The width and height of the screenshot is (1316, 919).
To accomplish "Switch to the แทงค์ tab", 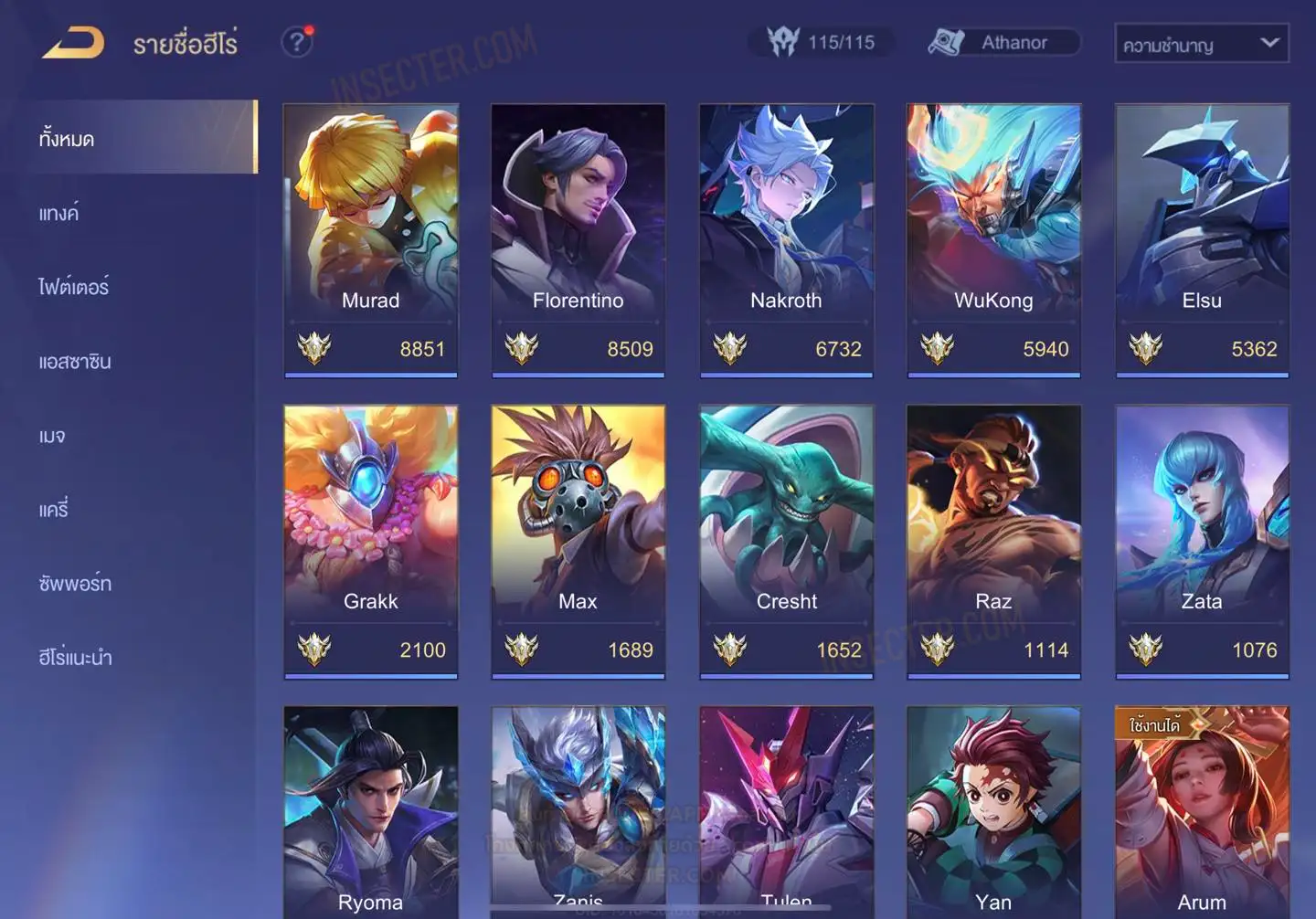I will [x=59, y=213].
